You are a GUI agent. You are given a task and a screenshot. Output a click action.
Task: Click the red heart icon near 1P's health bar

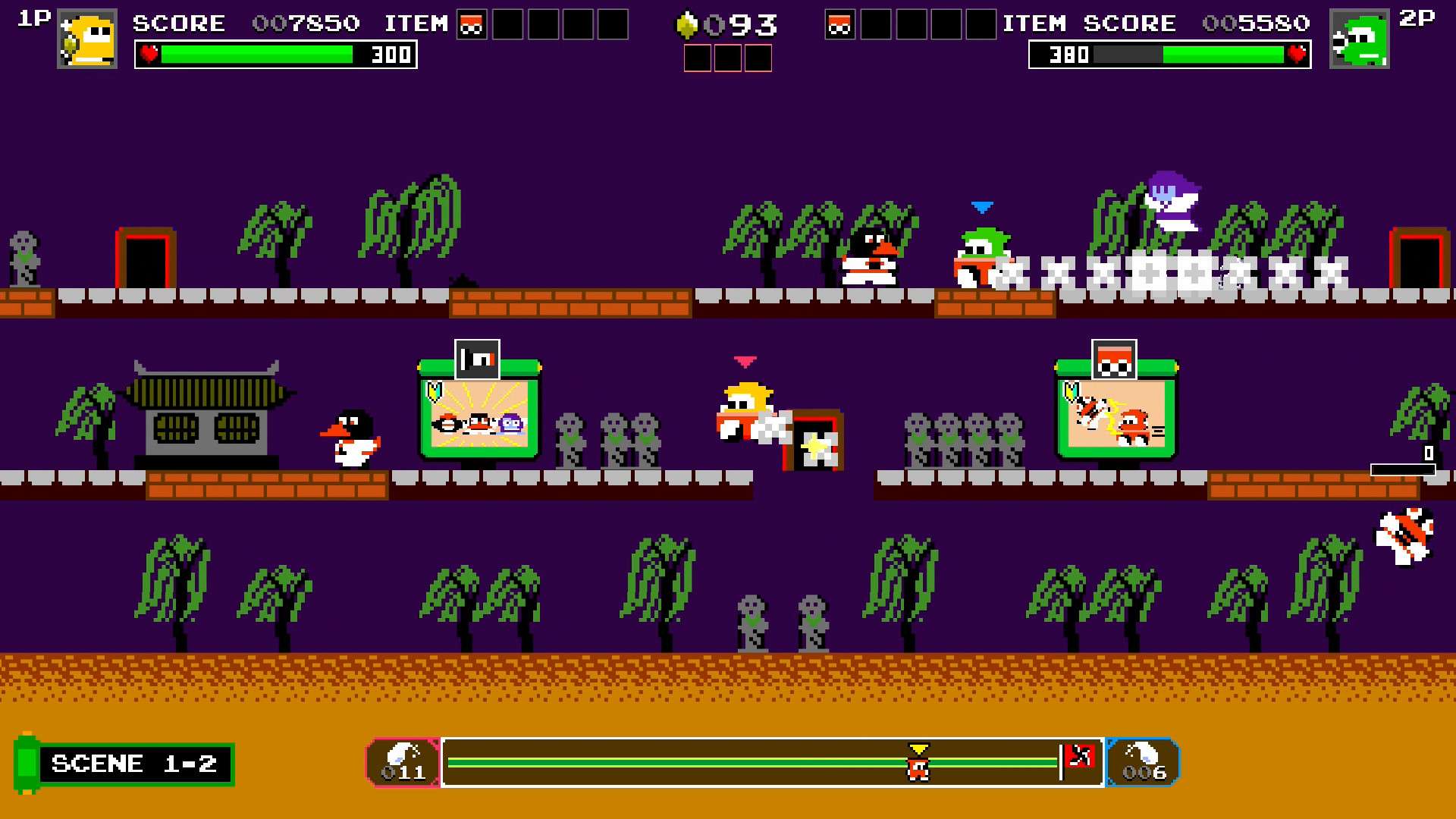pos(149,54)
